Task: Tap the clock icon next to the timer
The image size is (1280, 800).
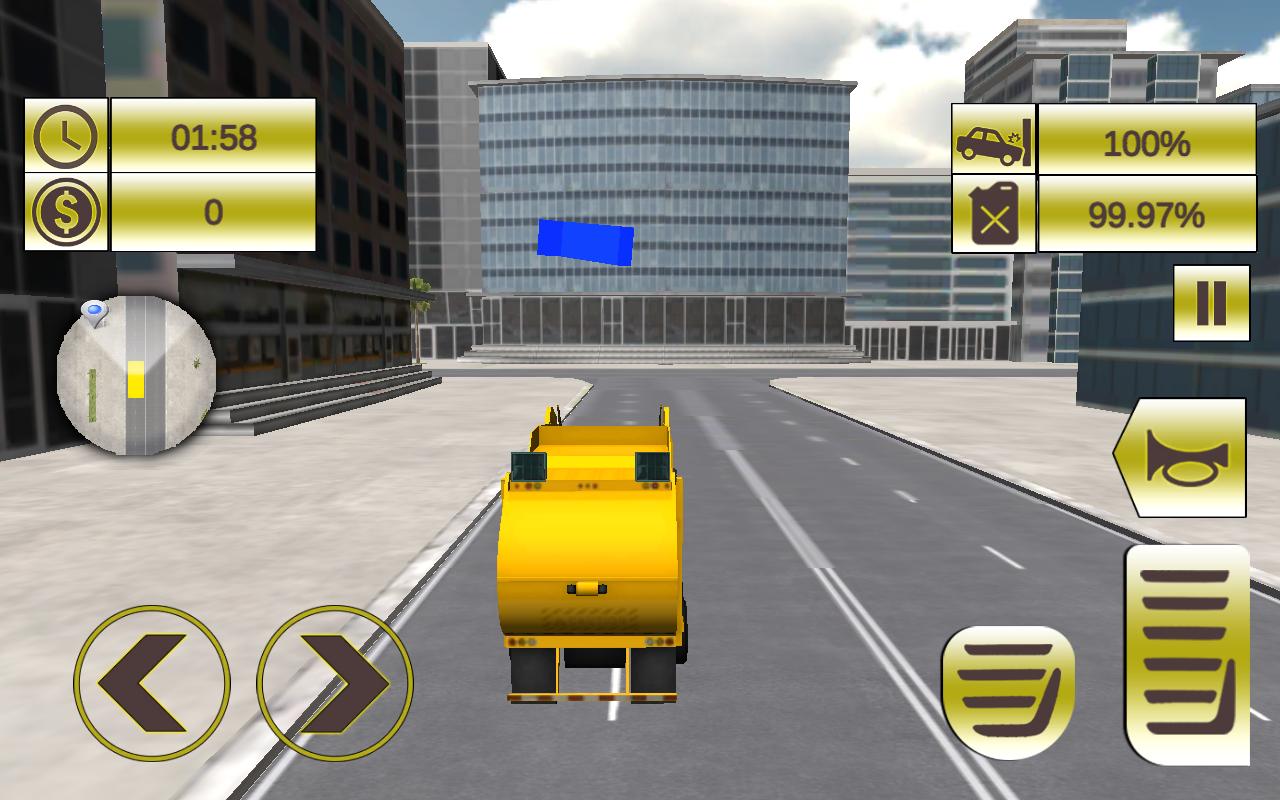Action: point(65,135)
